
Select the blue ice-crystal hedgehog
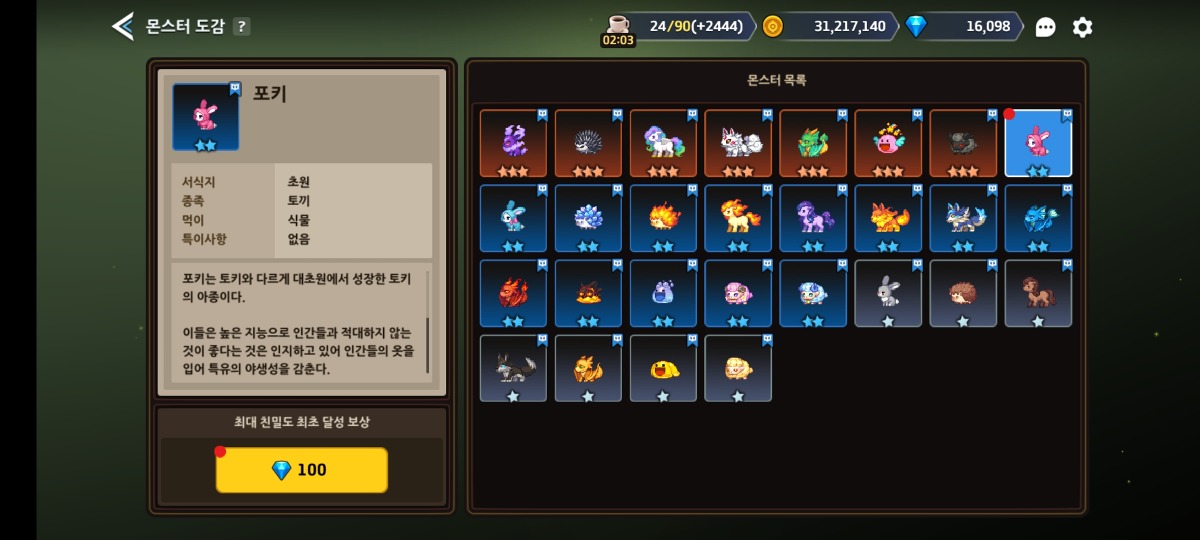588,218
